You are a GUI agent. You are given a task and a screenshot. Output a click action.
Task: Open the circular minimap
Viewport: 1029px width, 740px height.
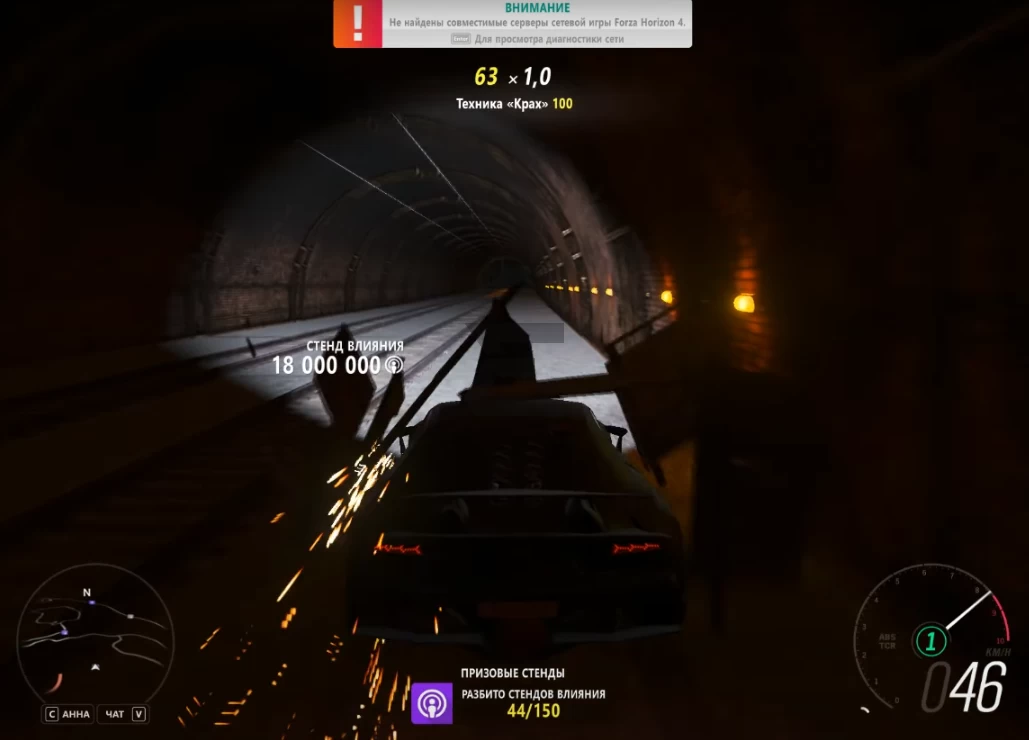click(x=95, y=634)
